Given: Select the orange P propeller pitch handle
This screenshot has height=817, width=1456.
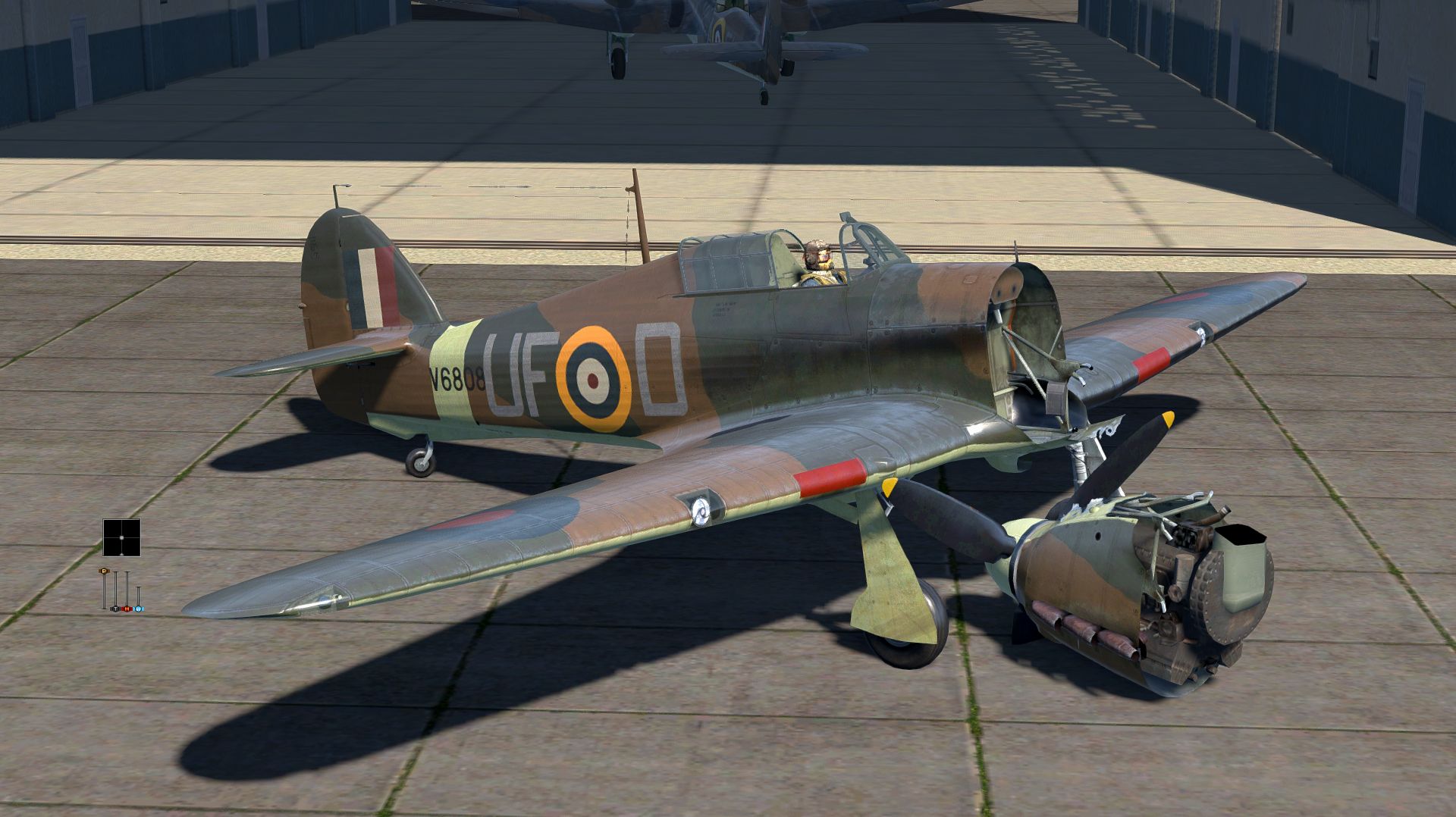Looking at the screenshot, I should click(104, 571).
